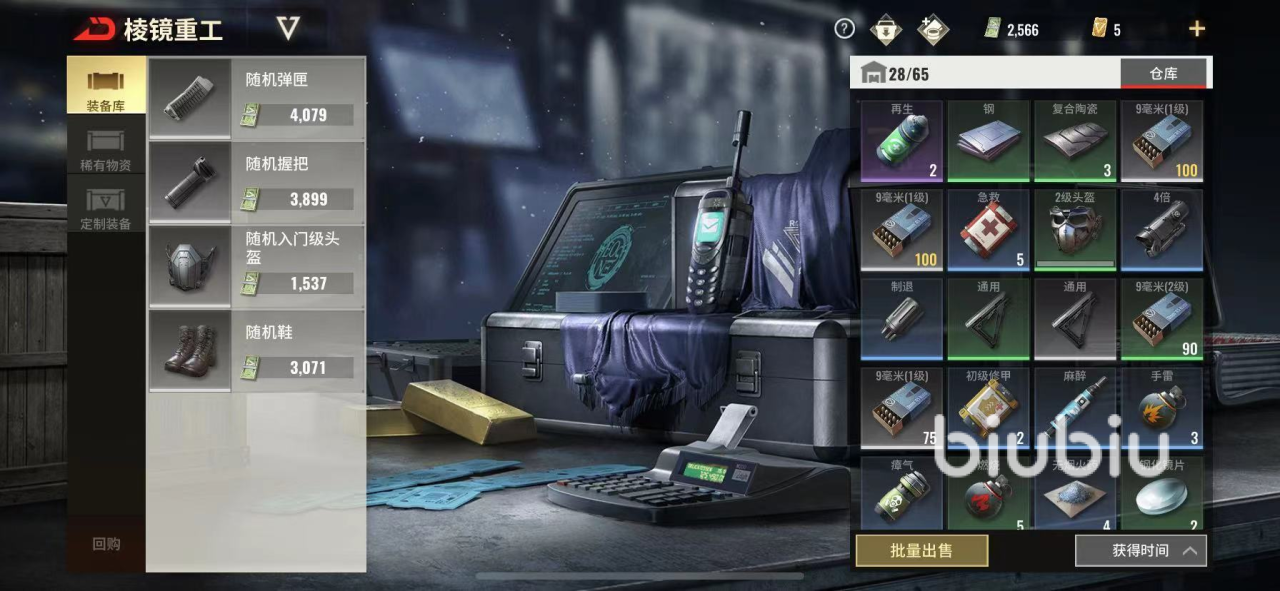The height and width of the screenshot is (591, 1280).
Task: Open the 稀有物资 category tab
Action: tap(106, 148)
